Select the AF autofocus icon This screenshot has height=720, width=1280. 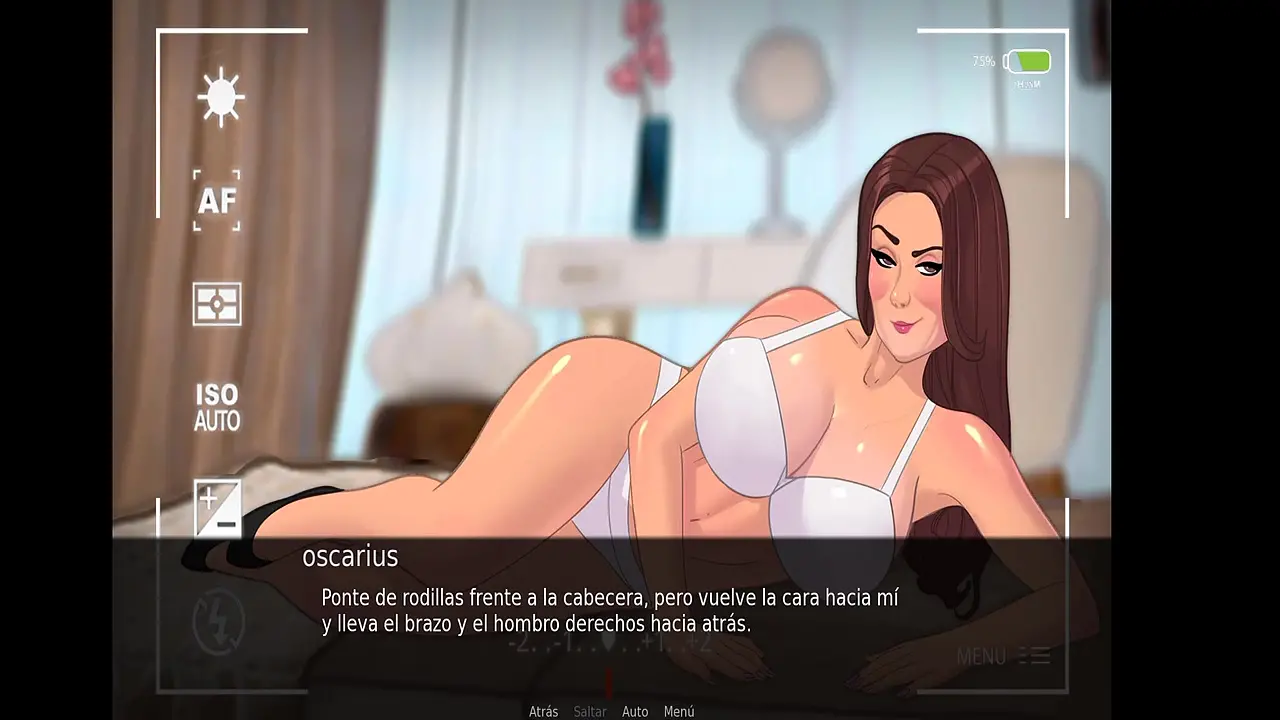click(x=217, y=201)
